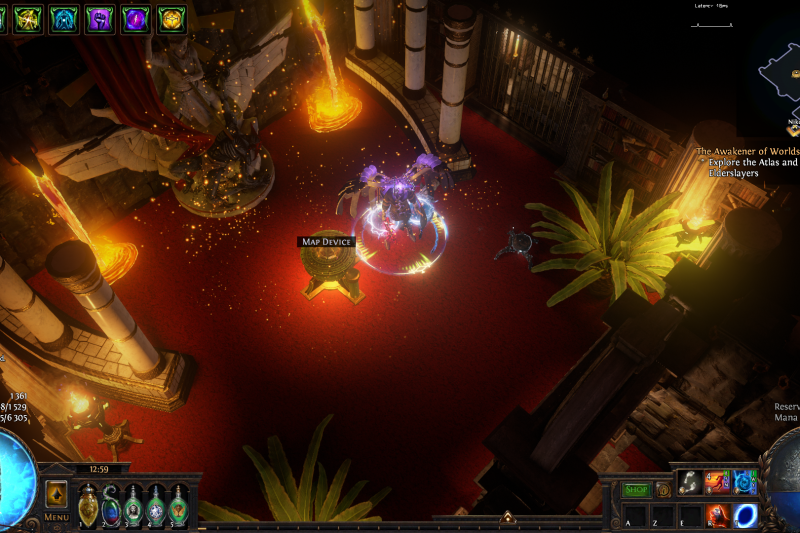Screen dimensions: 800x533
Task: Use the green flask in slot 4
Action: pos(156,505)
